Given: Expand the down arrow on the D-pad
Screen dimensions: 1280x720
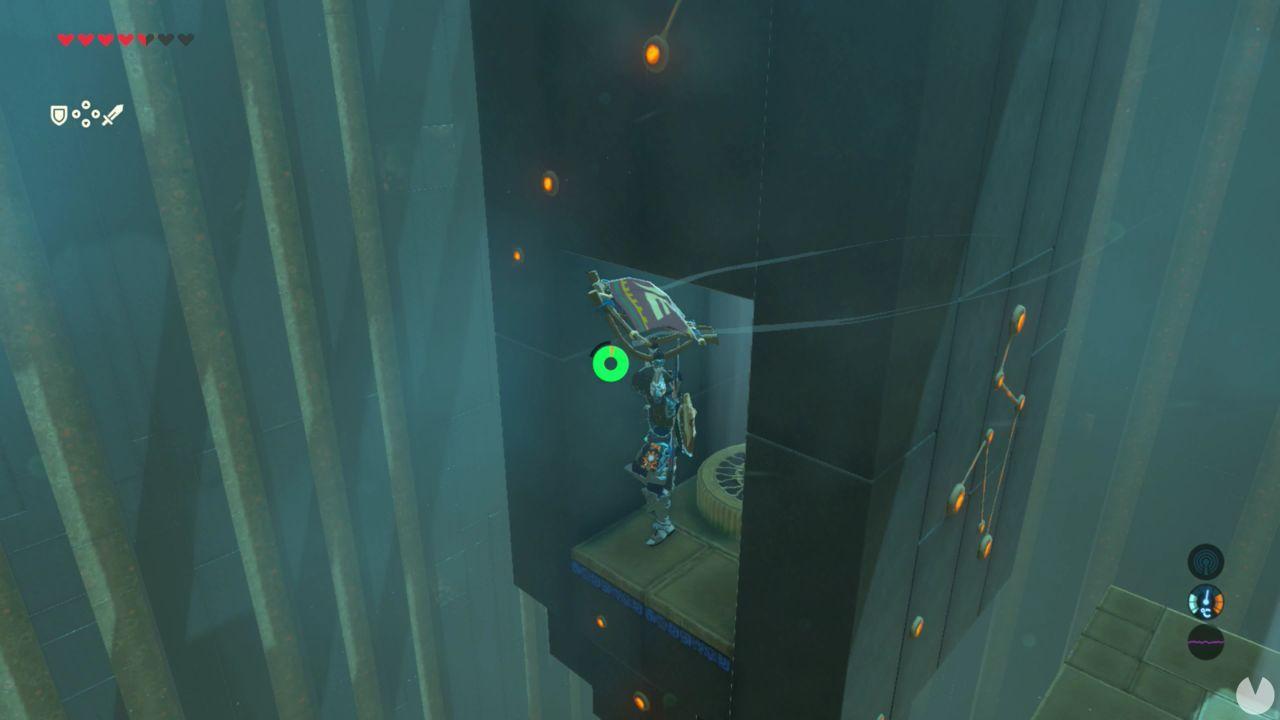Looking at the screenshot, I should point(85,123).
